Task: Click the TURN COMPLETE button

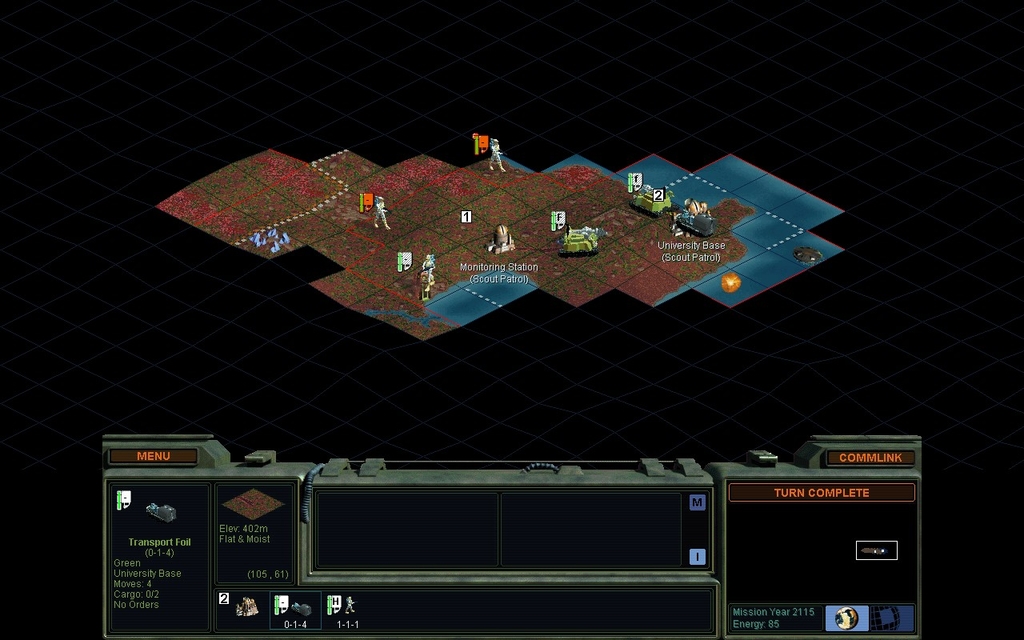Action: click(x=821, y=493)
